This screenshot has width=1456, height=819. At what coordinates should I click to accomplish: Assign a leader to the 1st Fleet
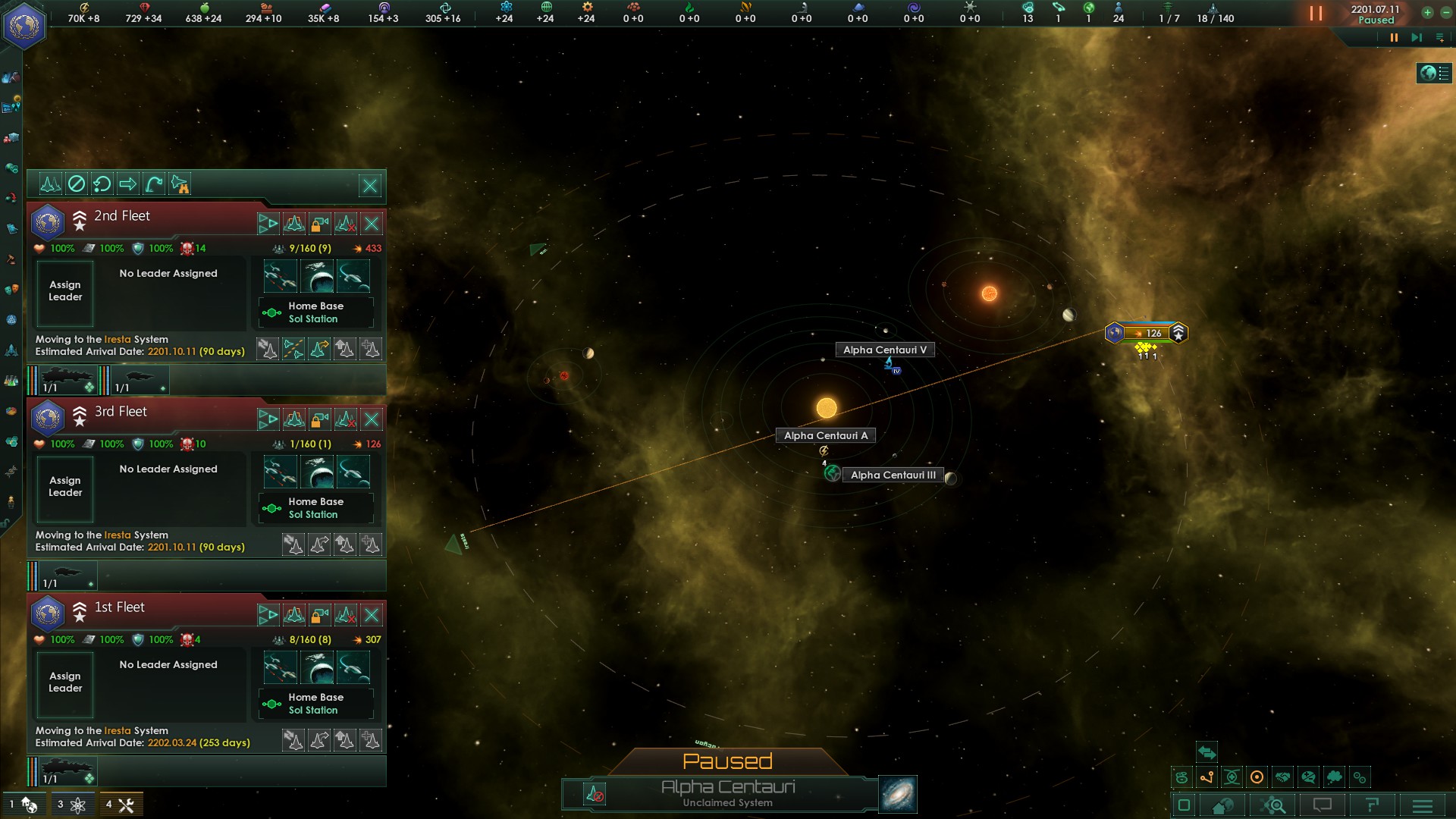click(x=65, y=683)
